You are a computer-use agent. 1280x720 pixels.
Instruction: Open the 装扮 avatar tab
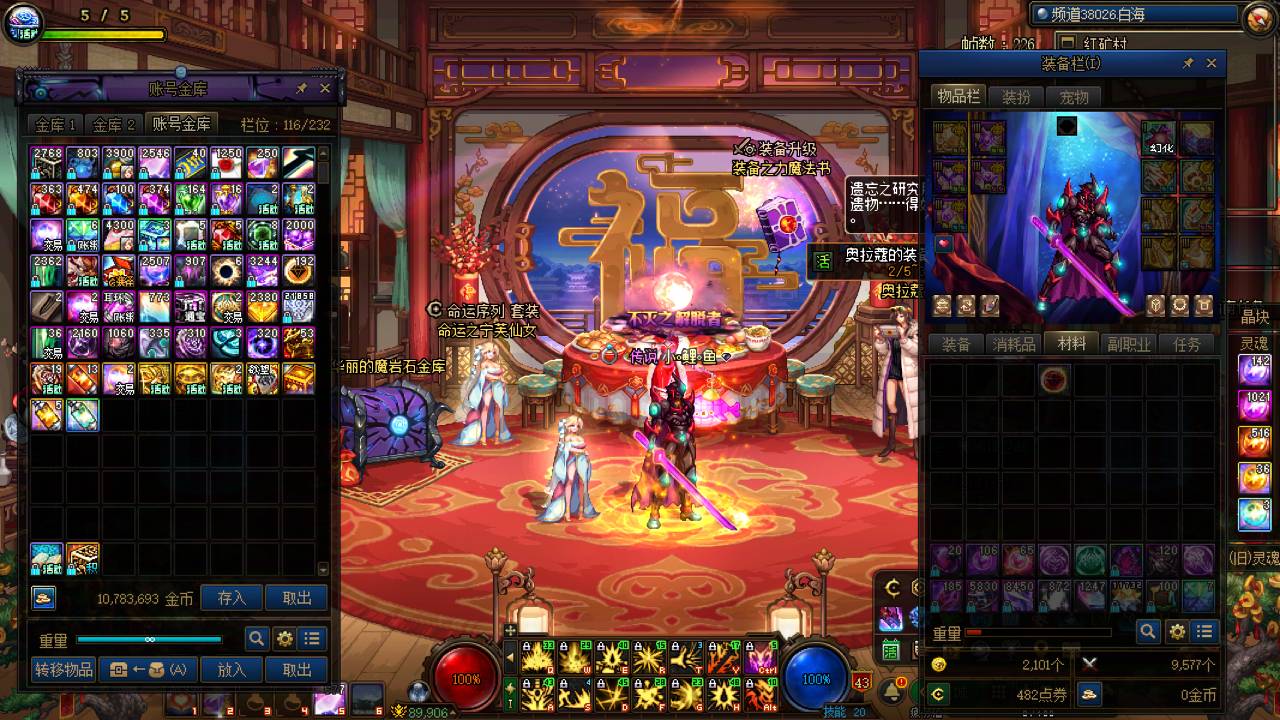pos(1016,97)
